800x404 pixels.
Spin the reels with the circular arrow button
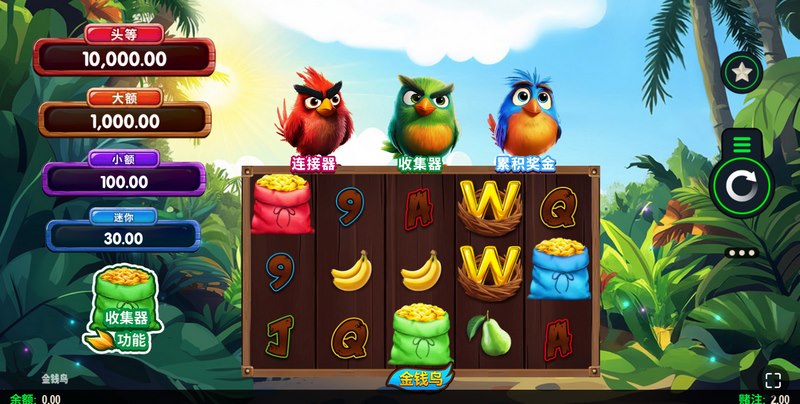tap(741, 187)
